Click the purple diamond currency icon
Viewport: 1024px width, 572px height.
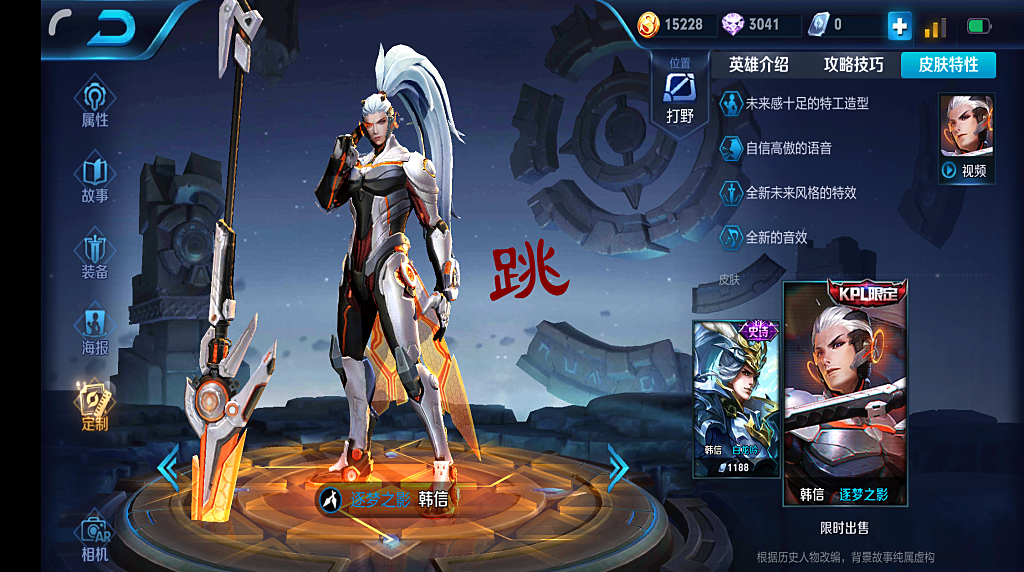tap(734, 24)
